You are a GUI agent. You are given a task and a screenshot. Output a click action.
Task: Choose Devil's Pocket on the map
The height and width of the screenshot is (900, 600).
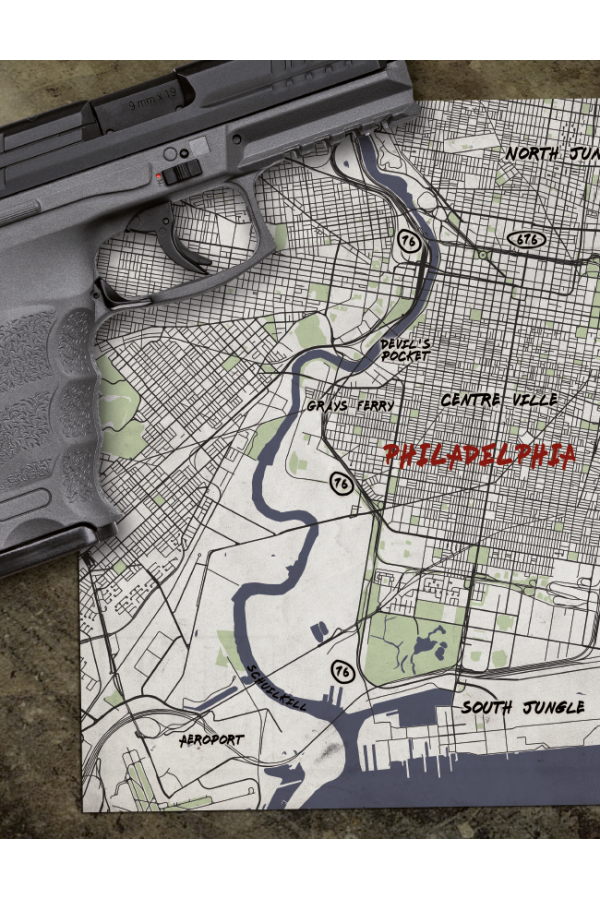click(x=405, y=350)
